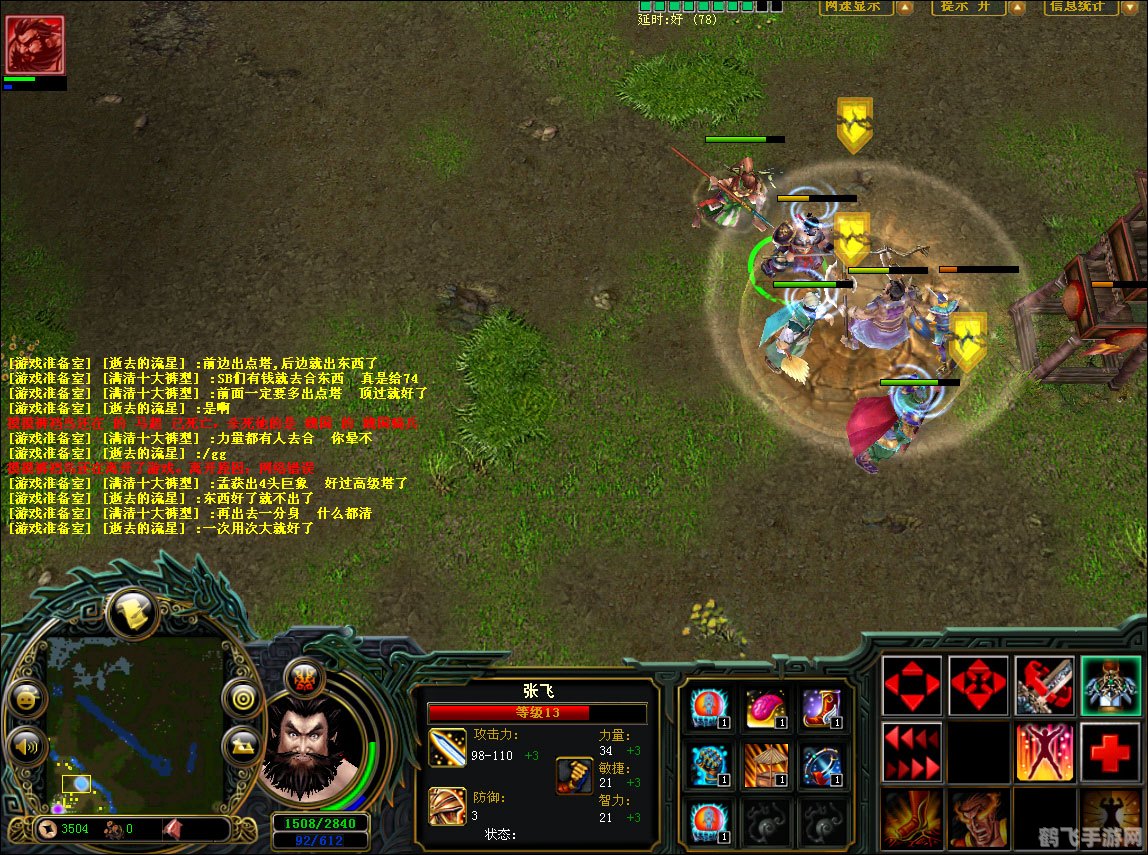Use the straw hut item slot
1148x855 pixels.
[765, 764]
